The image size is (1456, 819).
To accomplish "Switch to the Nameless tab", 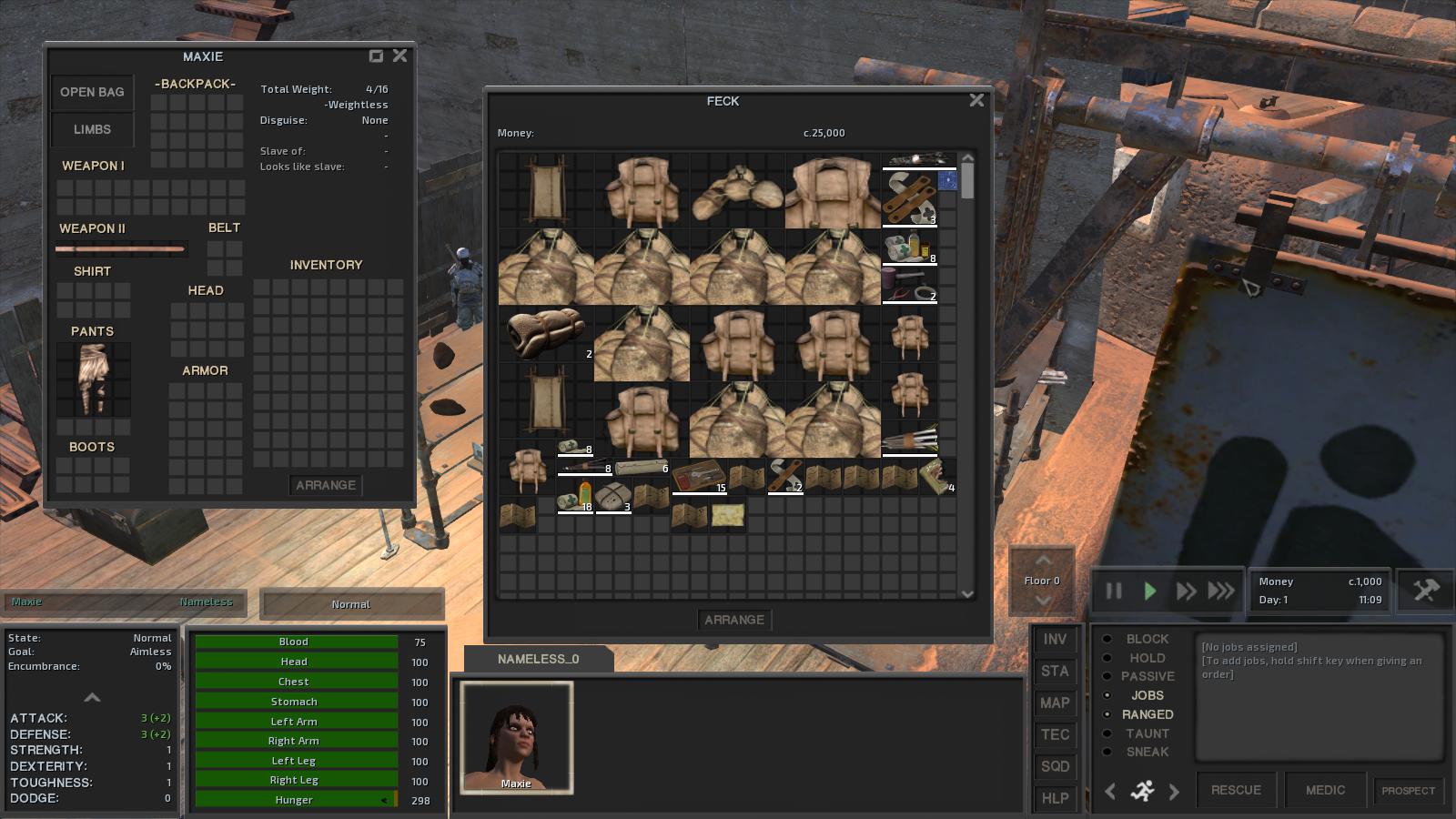I will (x=207, y=602).
